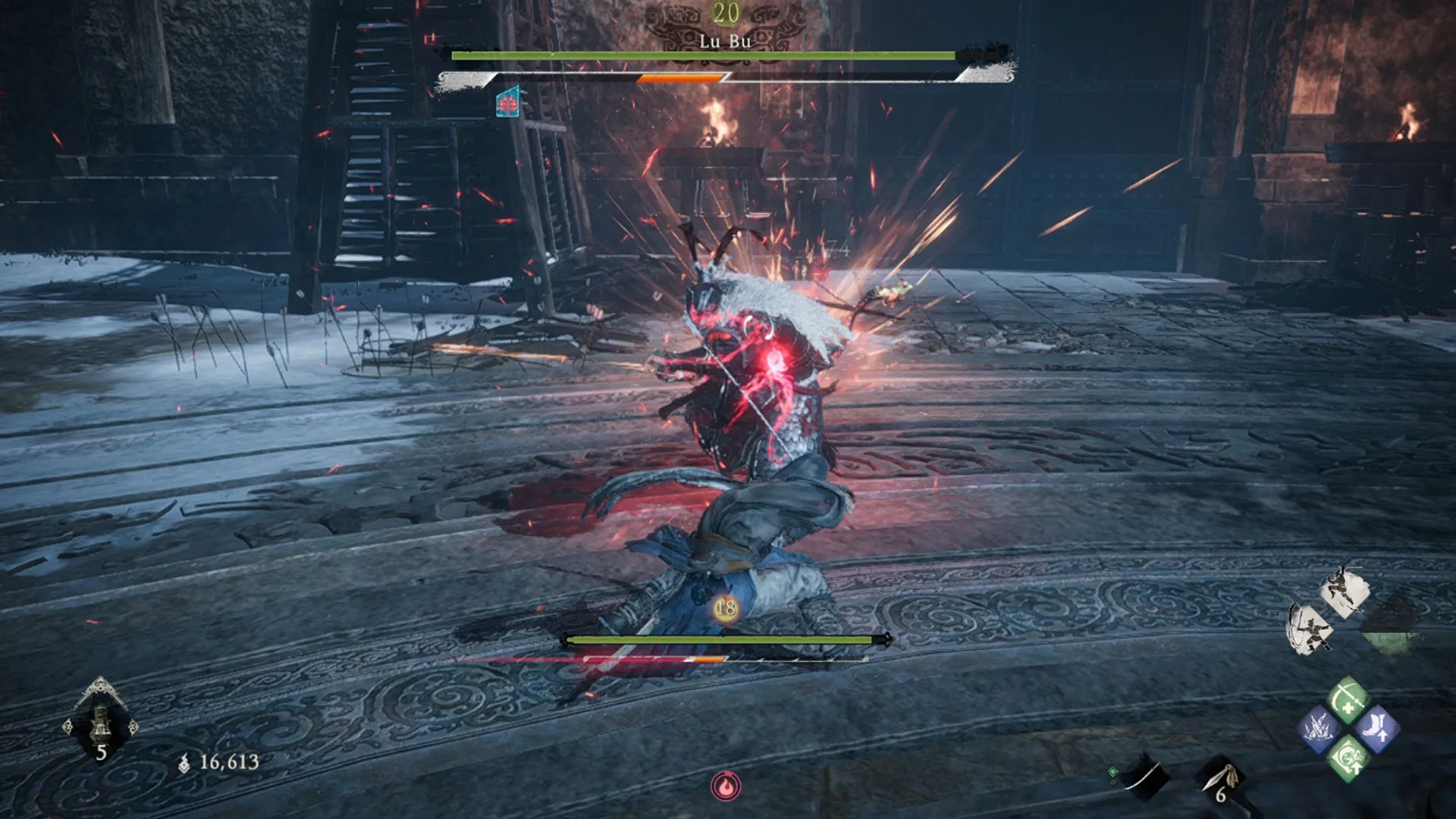Select the curved sword weapon slot
Viewport: 1456px width, 819px height.
1144,777
